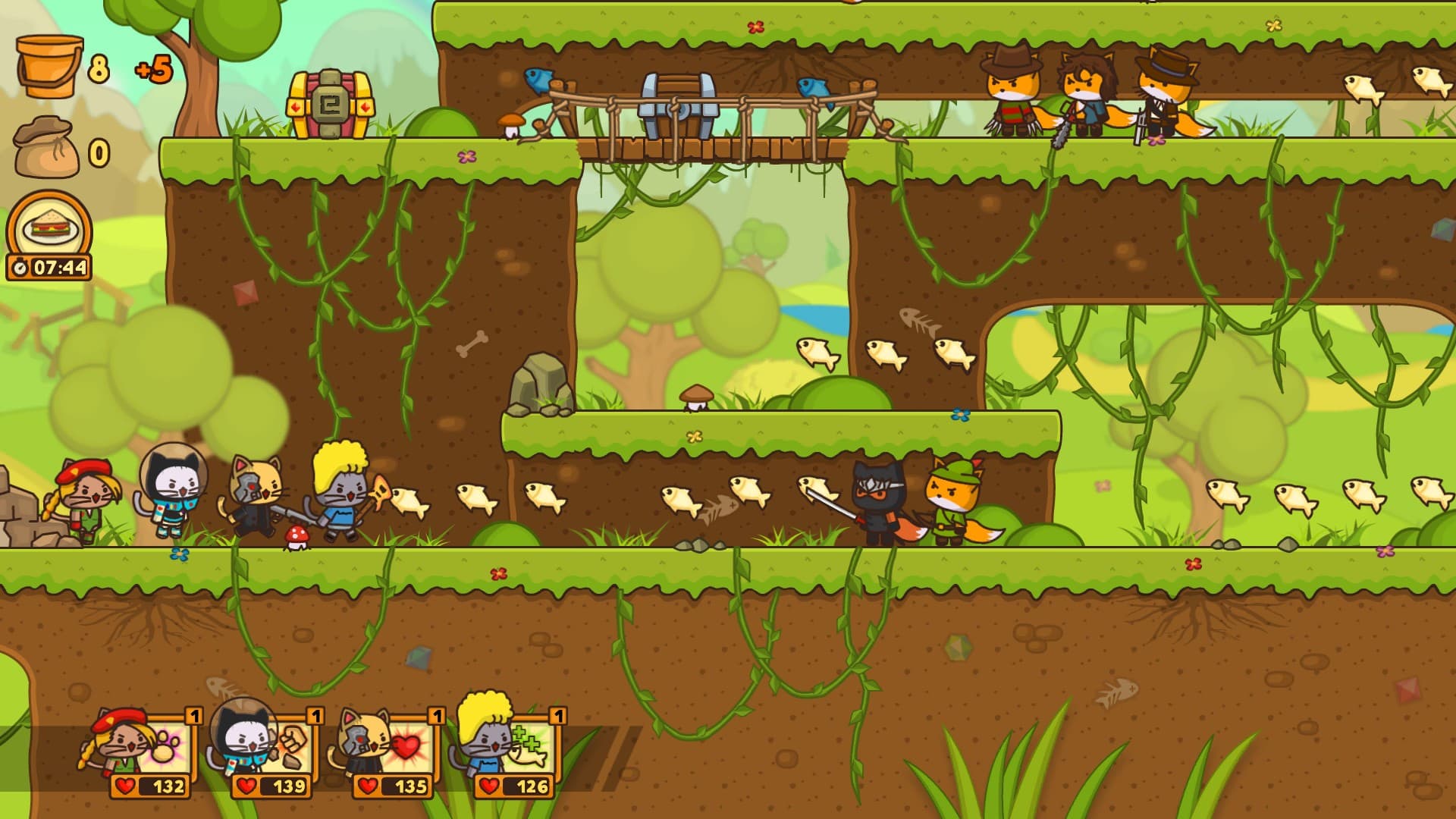Screen dimensions: 1456x819
Task: Click the beret cat's health bar showing 132
Action: [149, 789]
